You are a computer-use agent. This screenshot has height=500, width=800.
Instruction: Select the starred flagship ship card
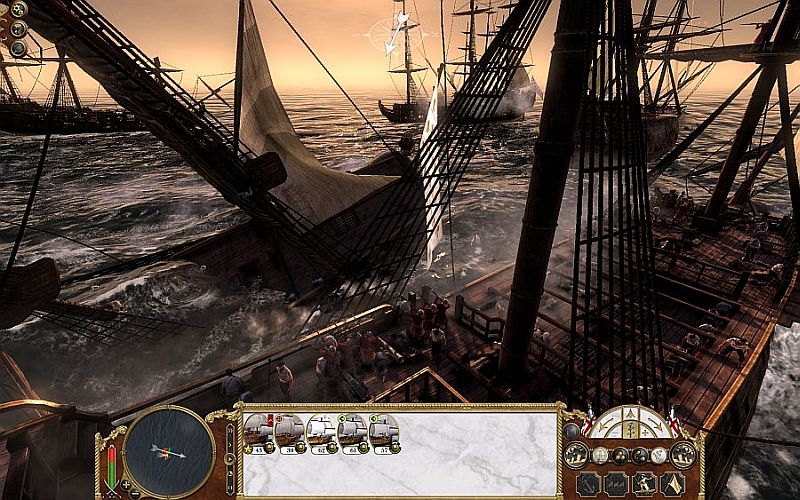pyautogui.click(x=258, y=433)
